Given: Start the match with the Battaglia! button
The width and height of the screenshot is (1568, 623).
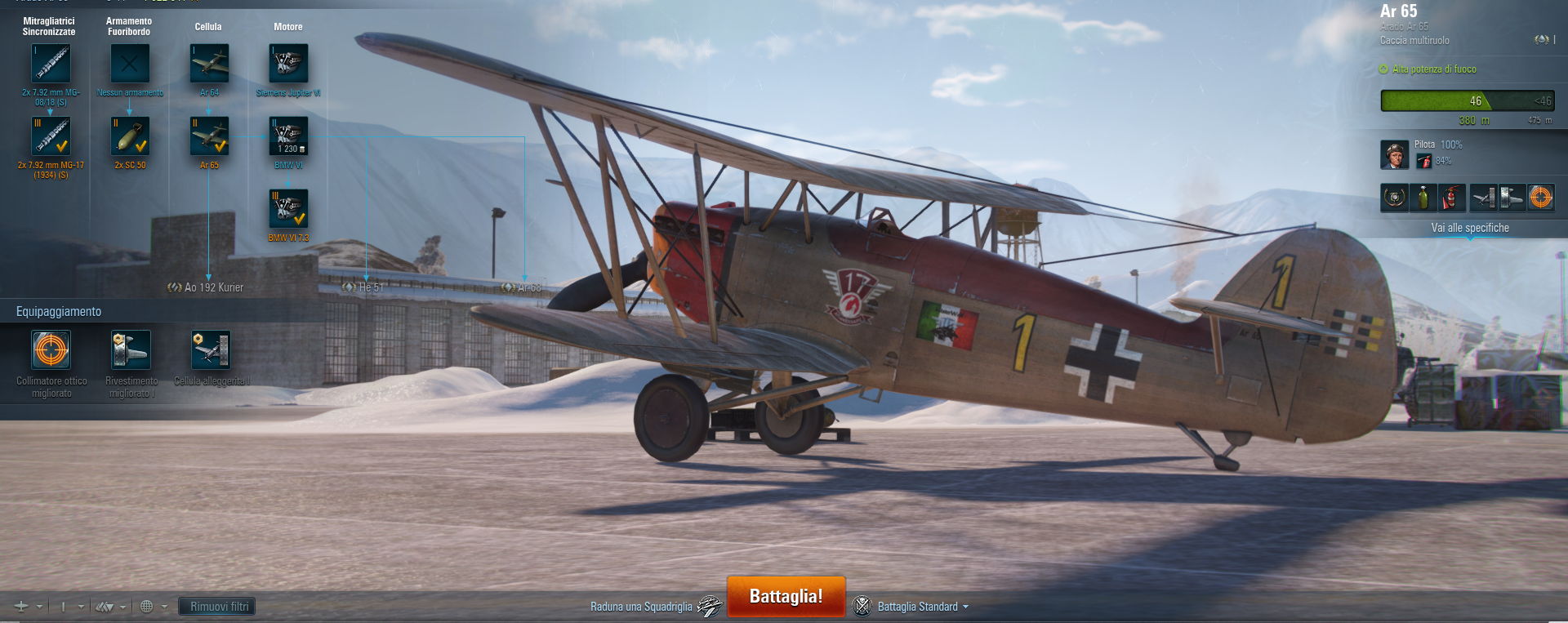Looking at the screenshot, I should (x=786, y=597).
